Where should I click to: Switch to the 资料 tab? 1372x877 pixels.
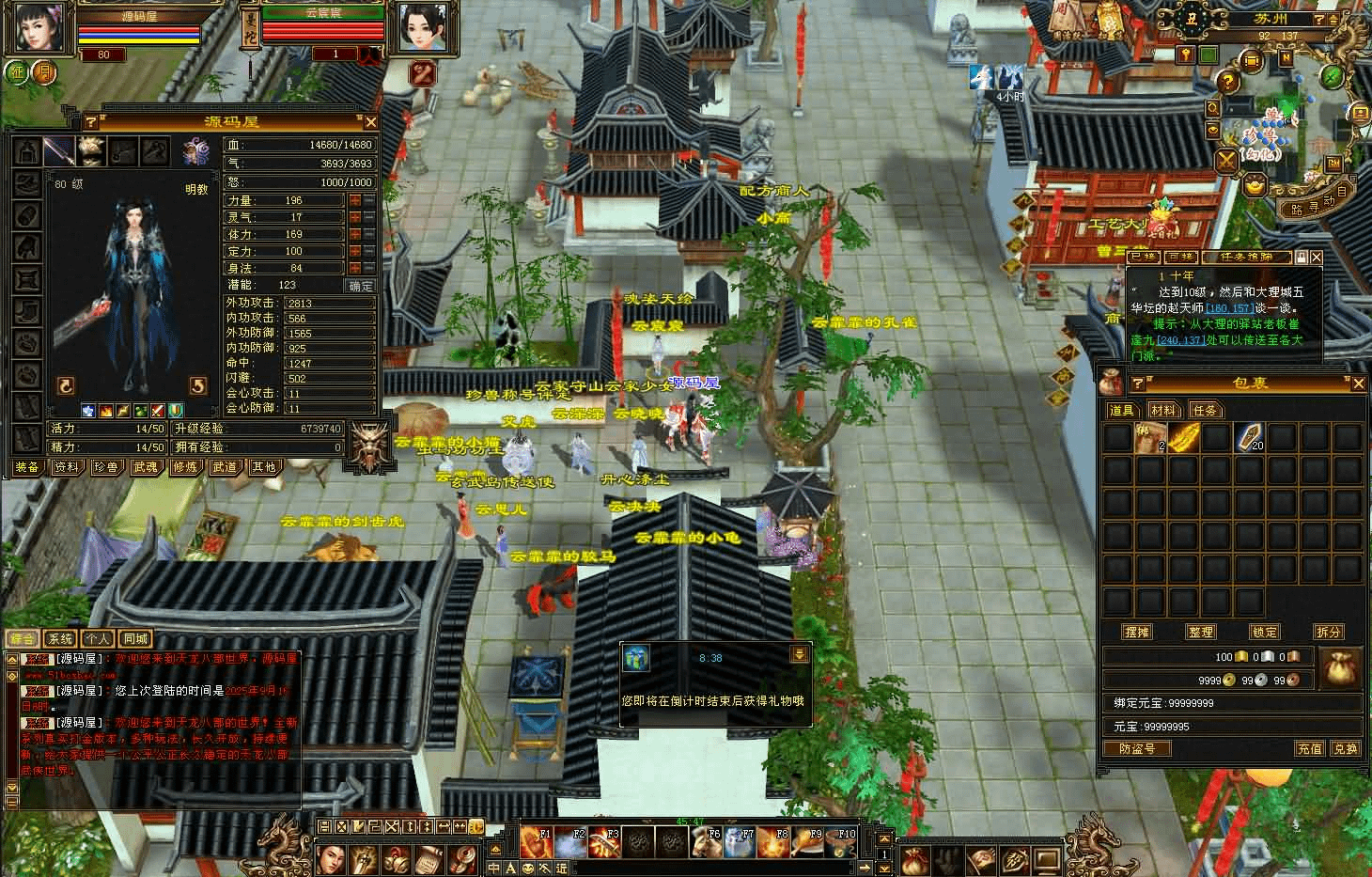click(x=66, y=467)
